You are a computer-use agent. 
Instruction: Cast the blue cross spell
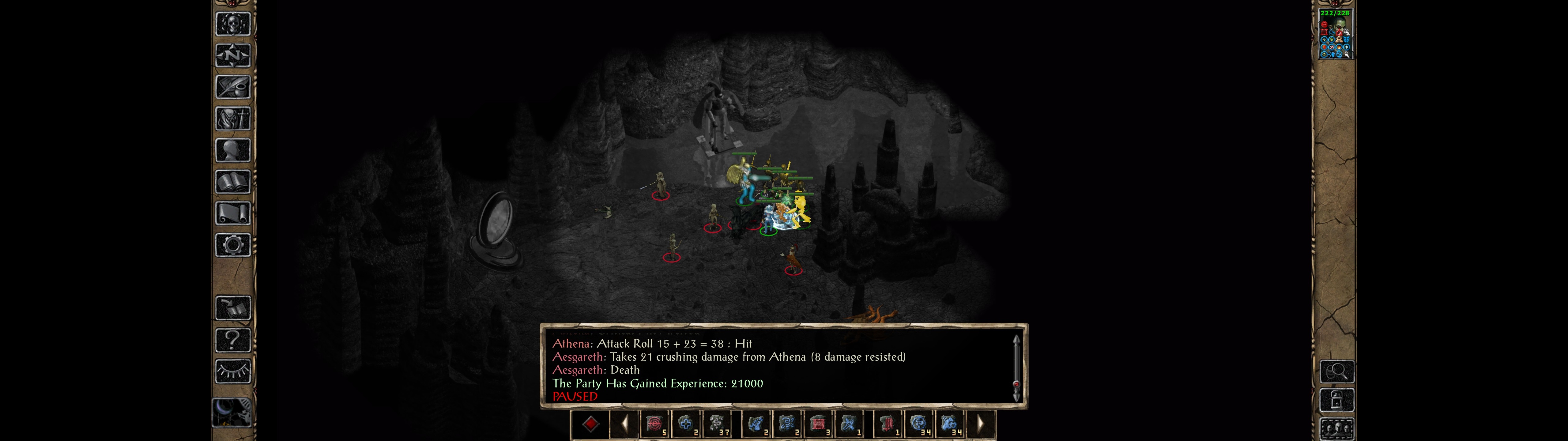tap(687, 424)
